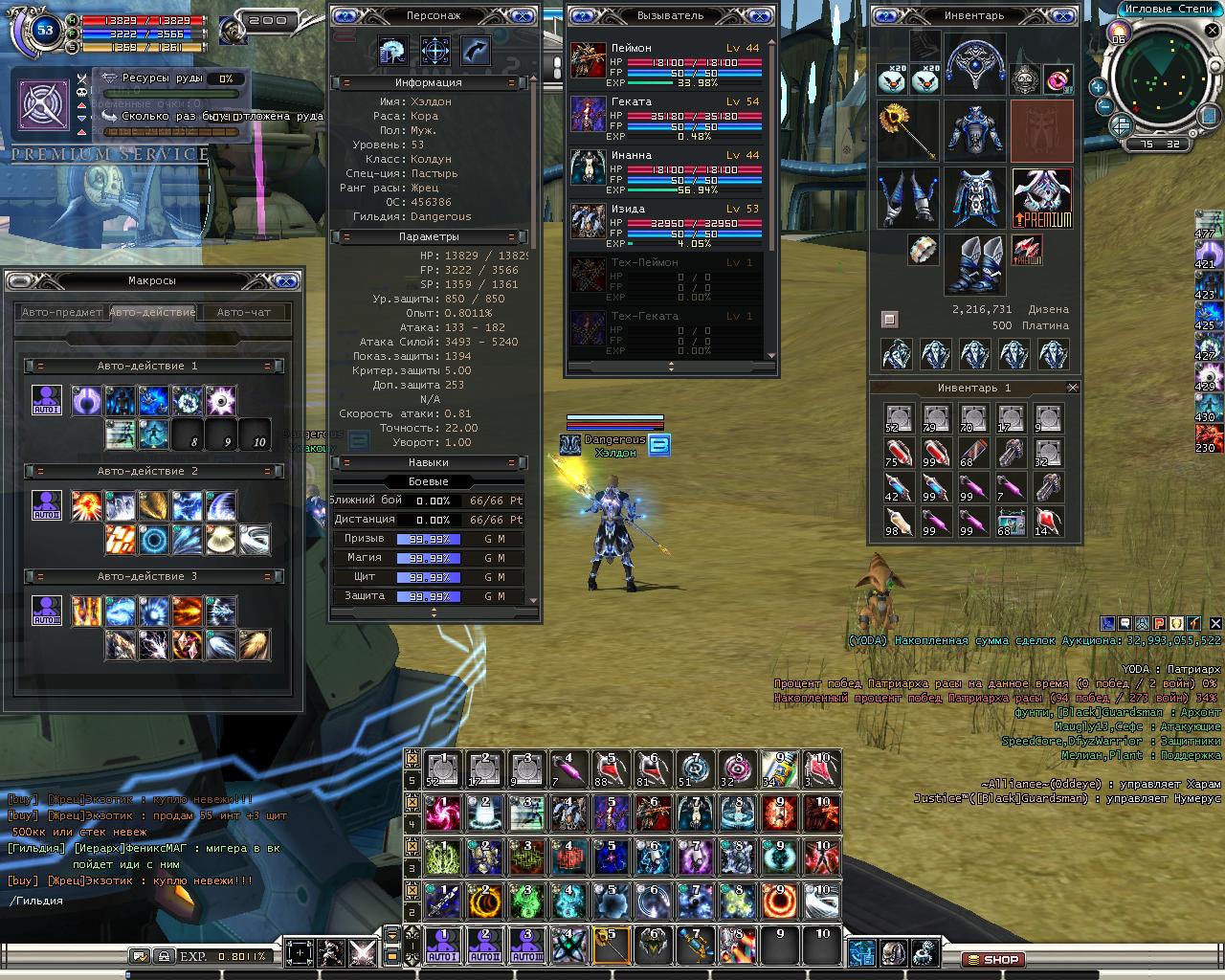Click the equipped golden staff weapon slot

click(x=907, y=131)
